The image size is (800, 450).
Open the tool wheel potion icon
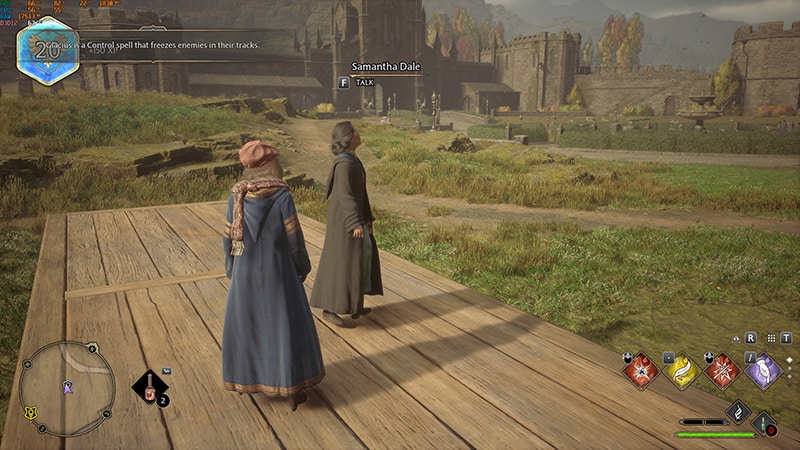pos(150,389)
